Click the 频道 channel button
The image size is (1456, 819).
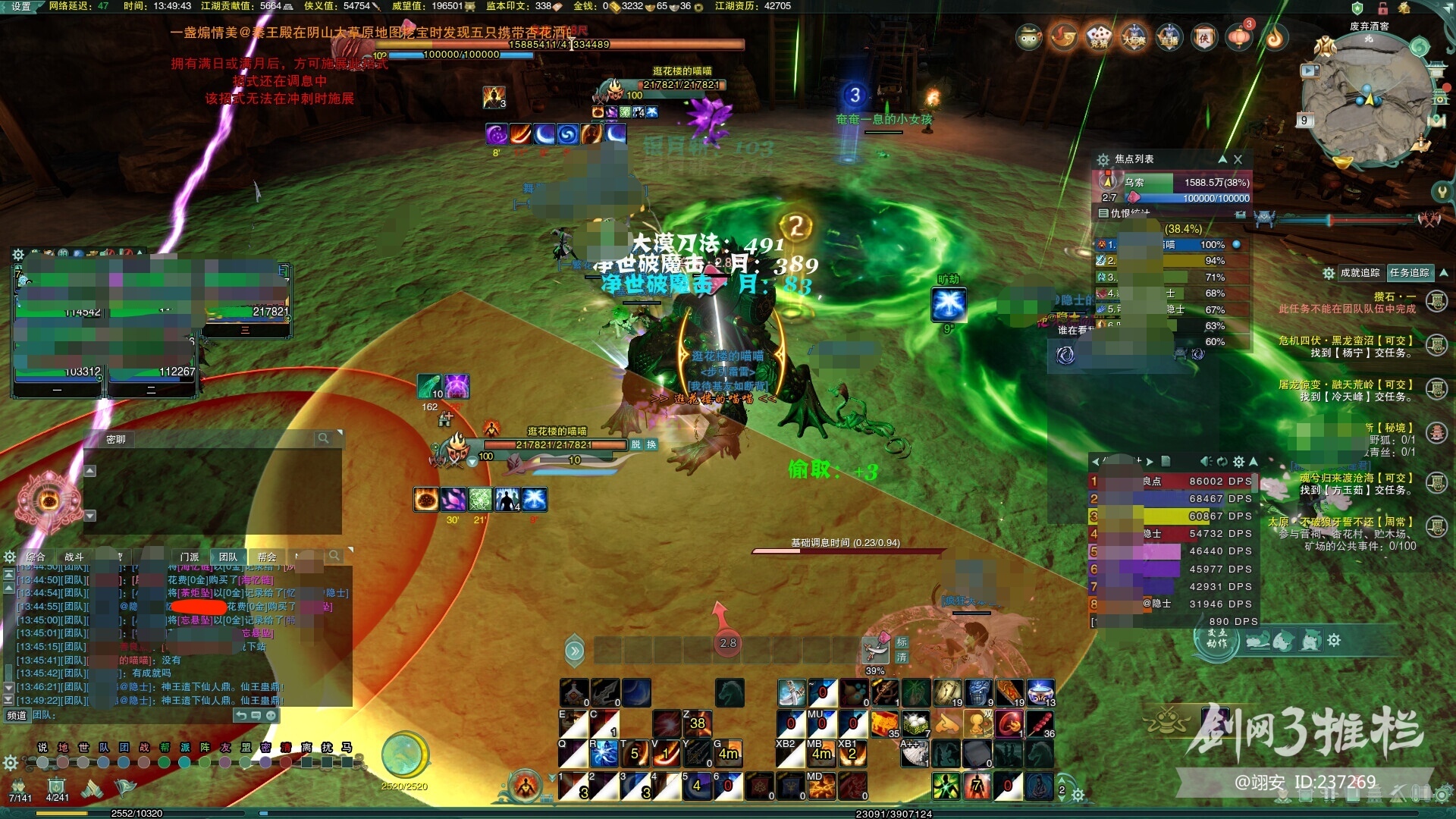coord(17,715)
